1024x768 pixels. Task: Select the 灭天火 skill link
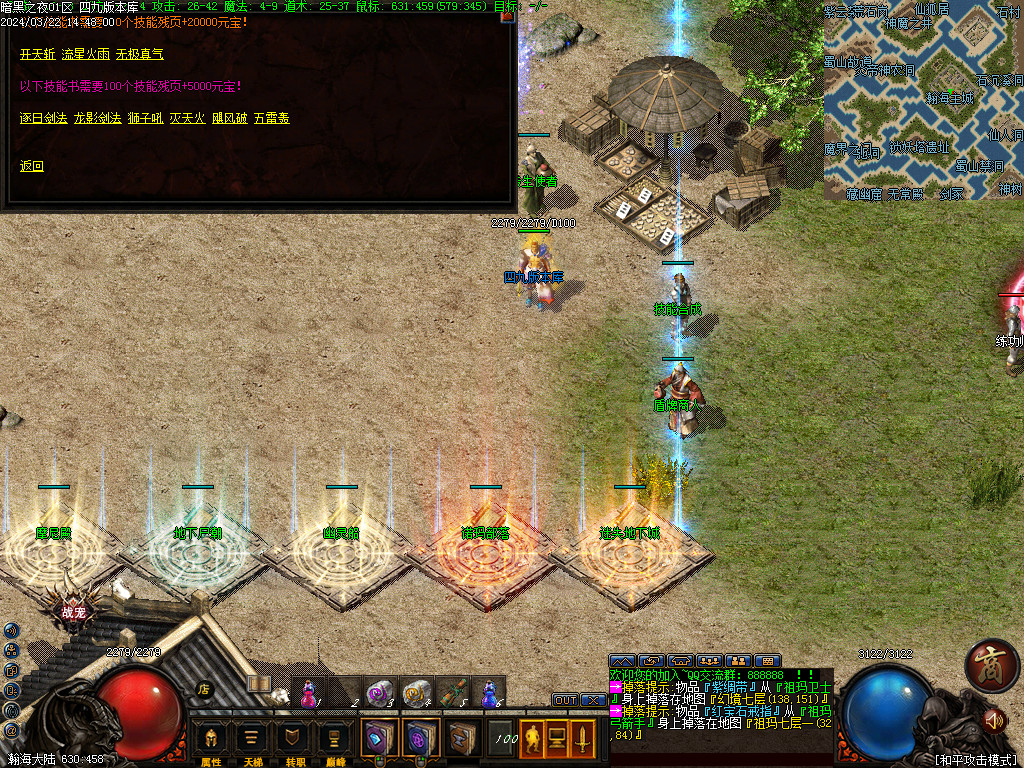(x=187, y=118)
